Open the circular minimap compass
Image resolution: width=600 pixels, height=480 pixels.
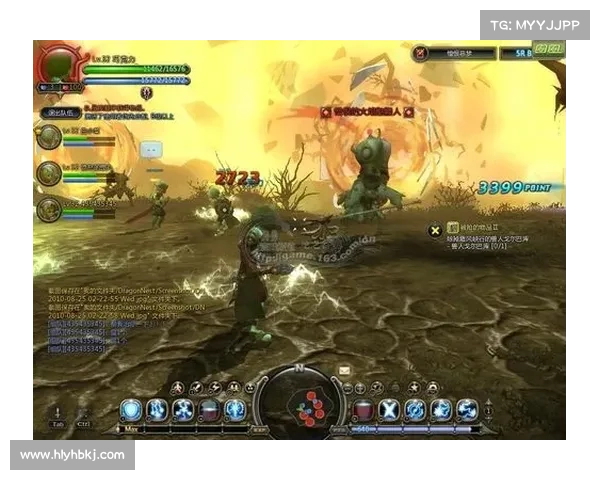[x=300, y=403]
